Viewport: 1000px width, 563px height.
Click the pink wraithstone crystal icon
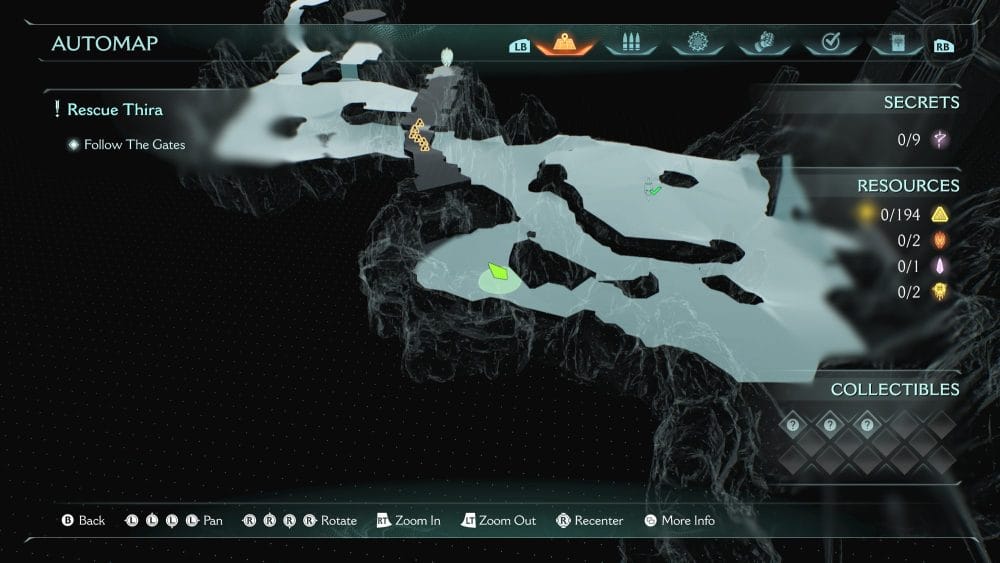click(x=939, y=266)
